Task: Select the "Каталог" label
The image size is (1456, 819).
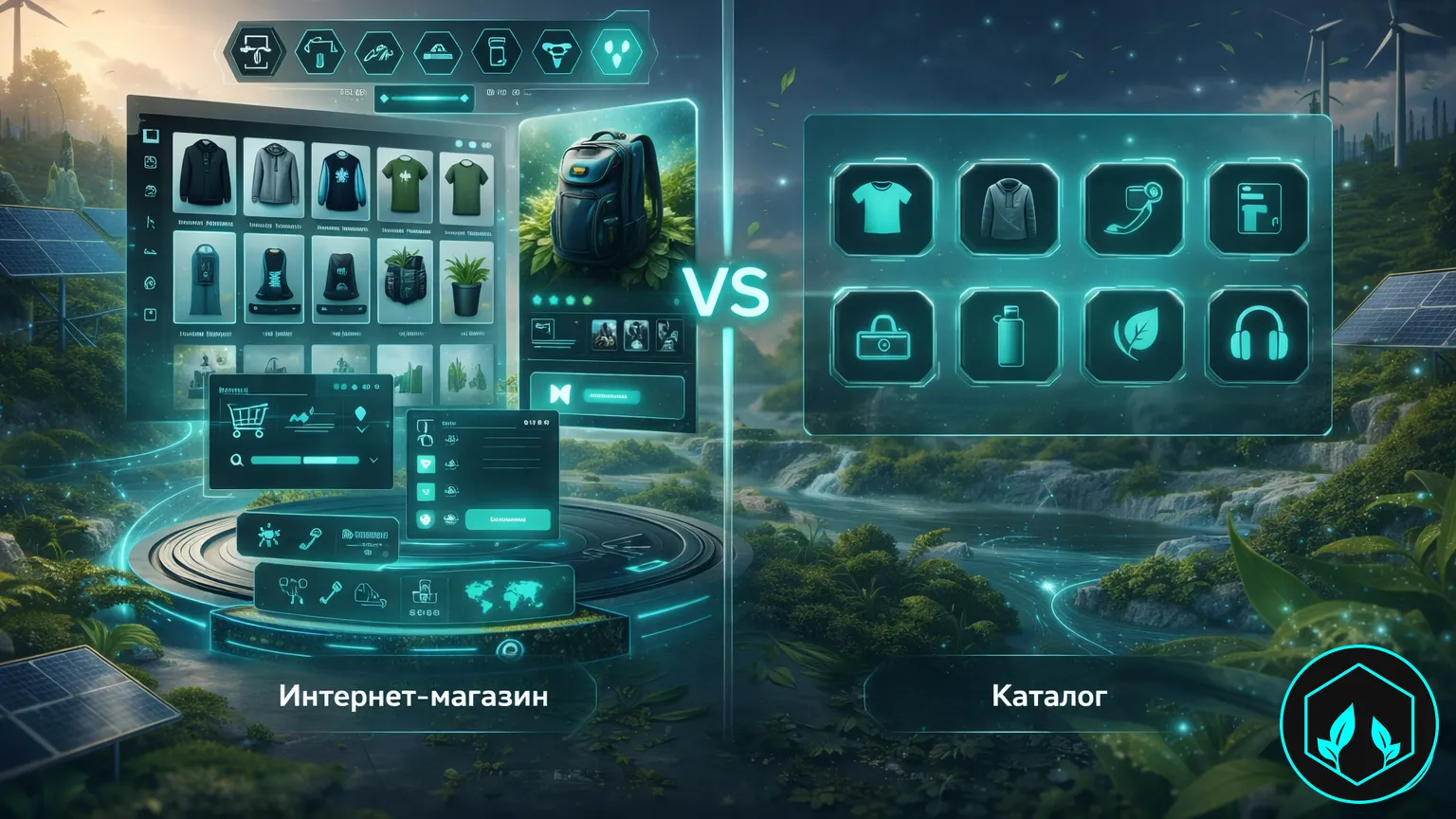Action: [1048, 697]
